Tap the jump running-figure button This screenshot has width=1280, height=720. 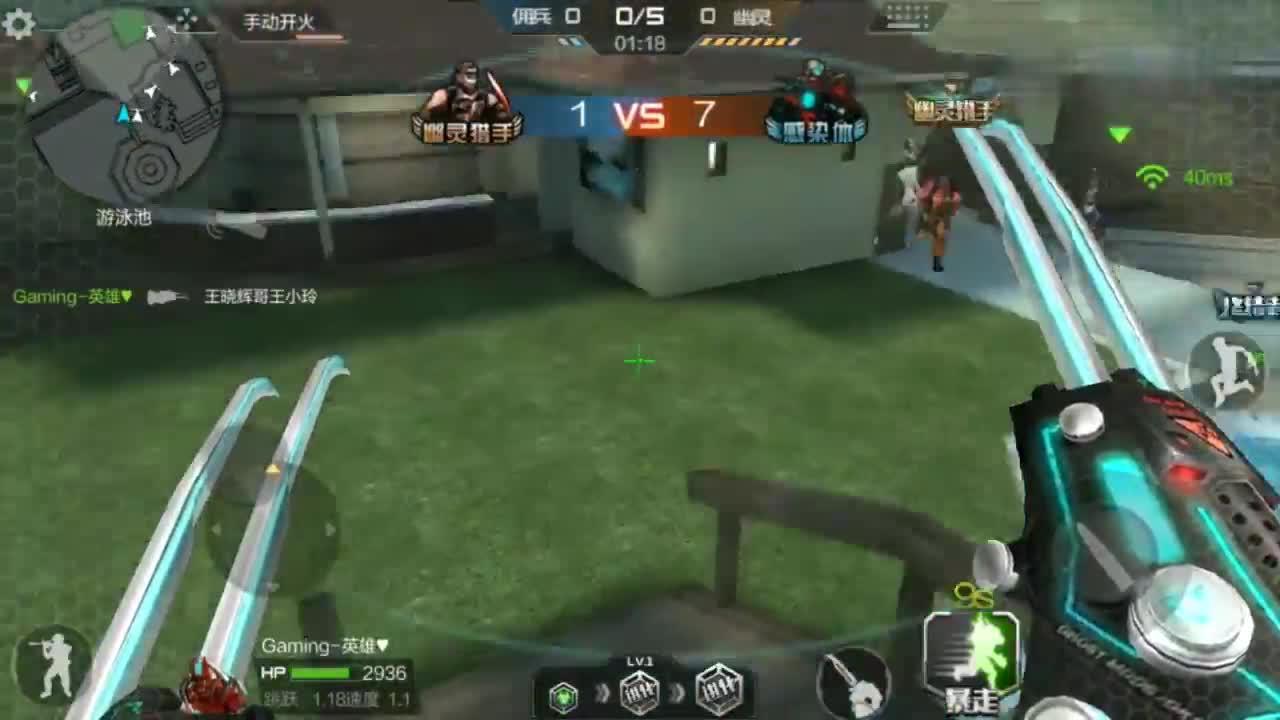[1226, 368]
